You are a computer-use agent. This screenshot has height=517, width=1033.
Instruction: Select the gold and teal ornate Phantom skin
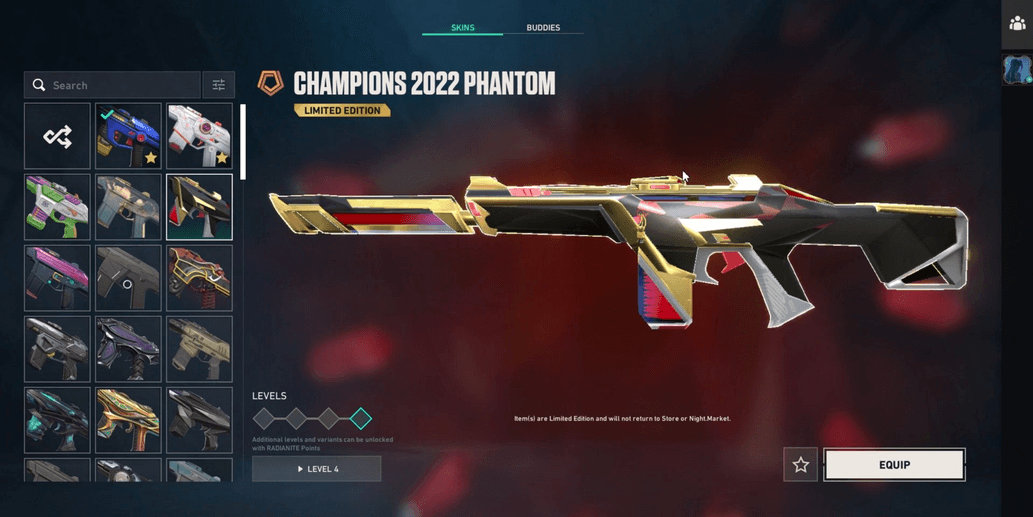(128, 420)
